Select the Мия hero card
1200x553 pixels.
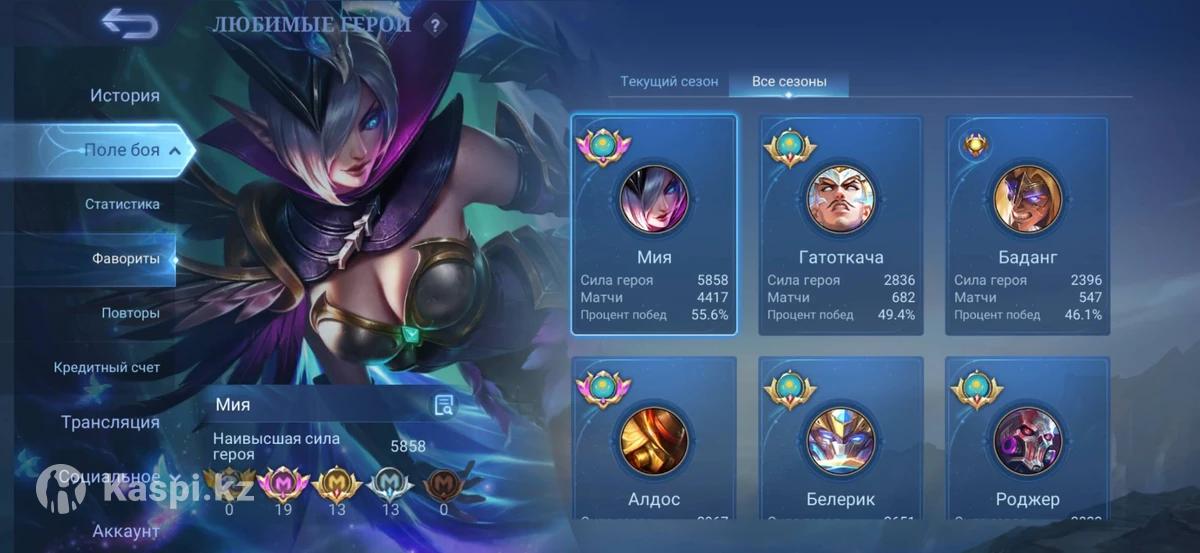(x=654, y=225)
